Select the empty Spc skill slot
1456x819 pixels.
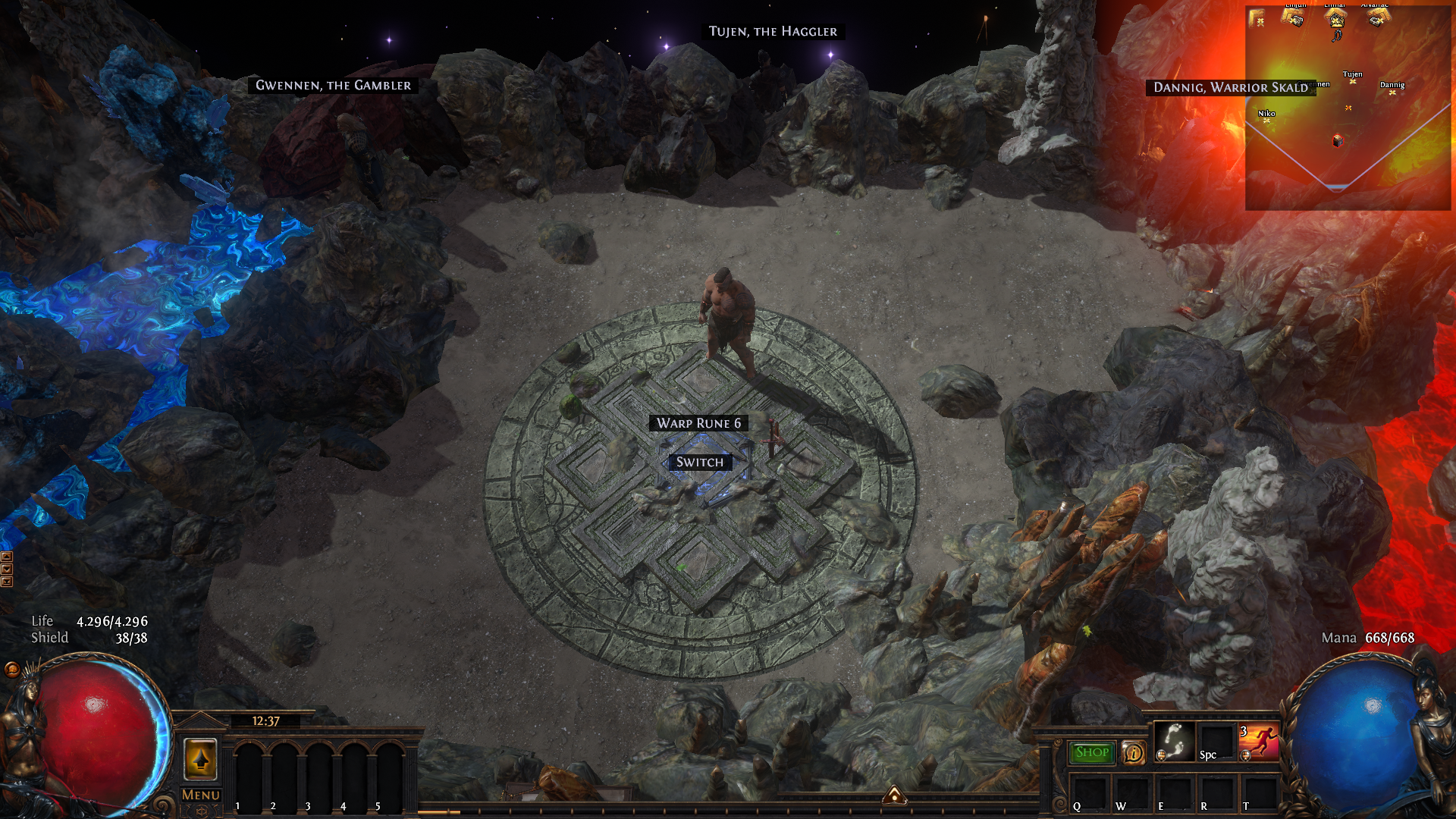(x=1216, y=741)
